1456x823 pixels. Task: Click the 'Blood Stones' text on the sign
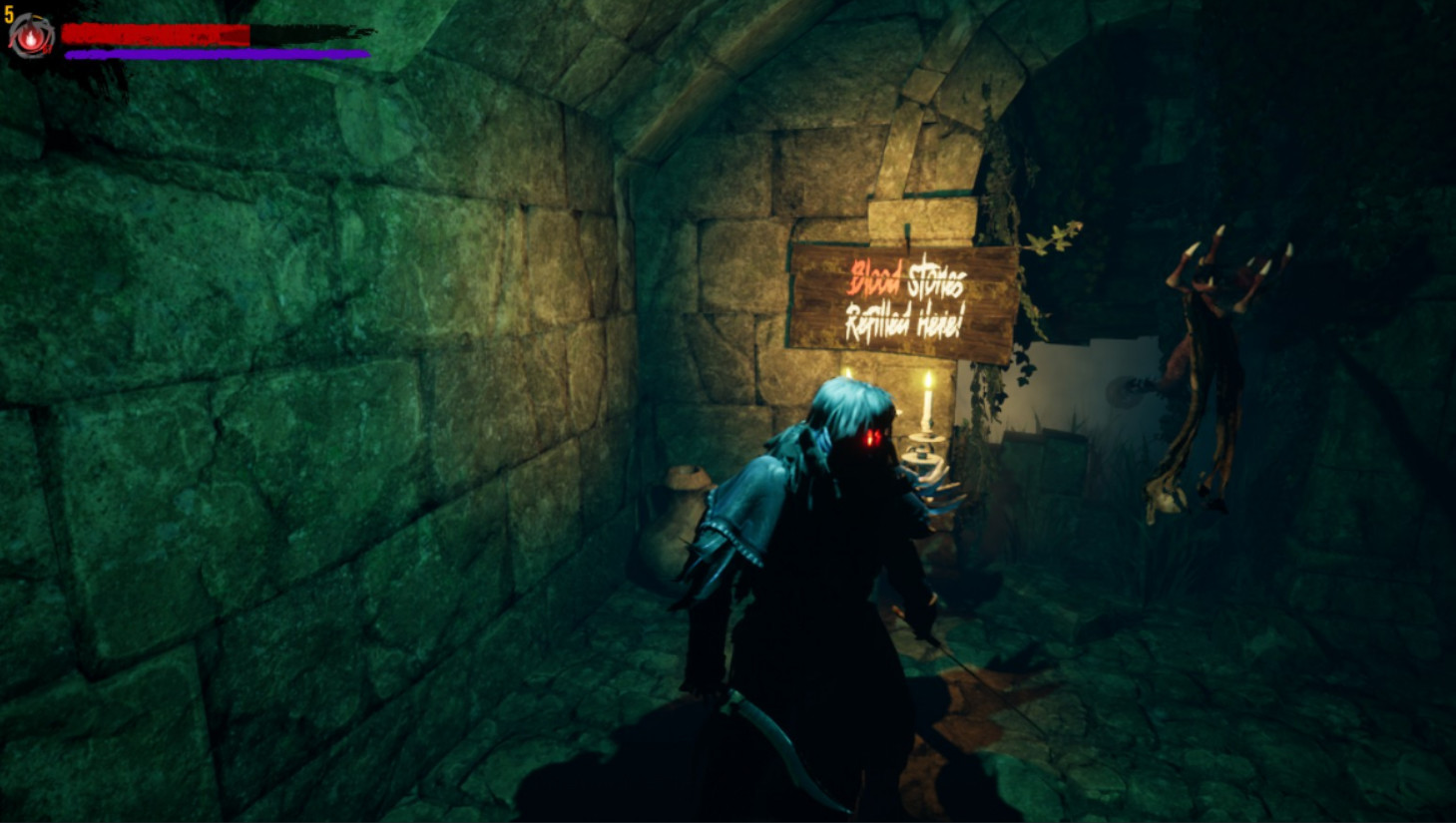point(908,284)
